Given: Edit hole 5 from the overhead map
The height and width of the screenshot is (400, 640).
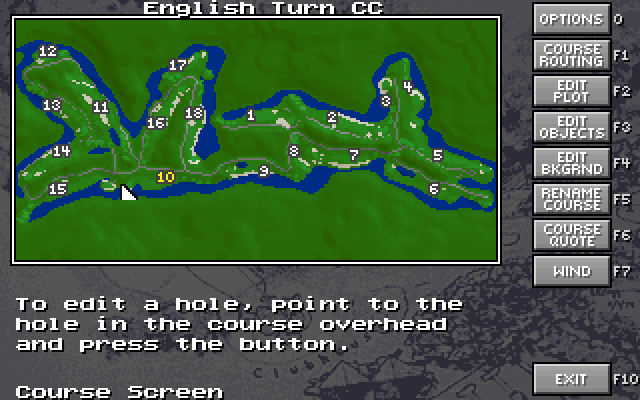Looking at the screenshot, I should [x=437, y=155].
